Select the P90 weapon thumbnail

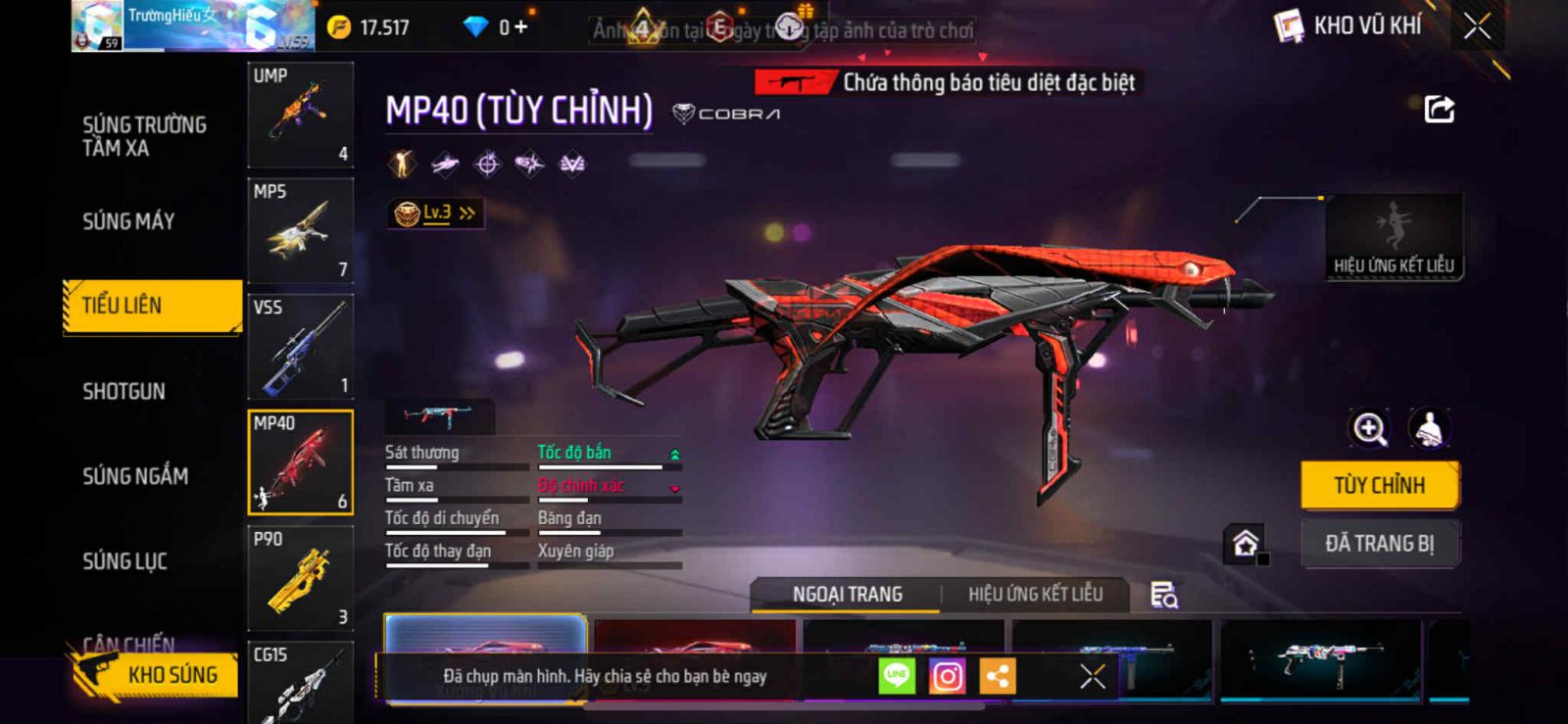point(300,578)
